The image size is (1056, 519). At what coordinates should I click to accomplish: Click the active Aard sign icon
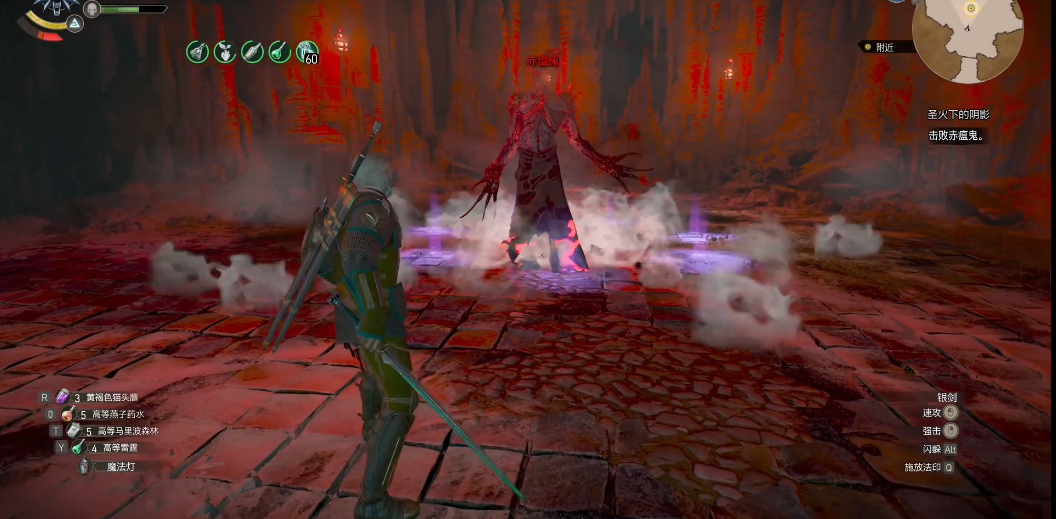76,23
